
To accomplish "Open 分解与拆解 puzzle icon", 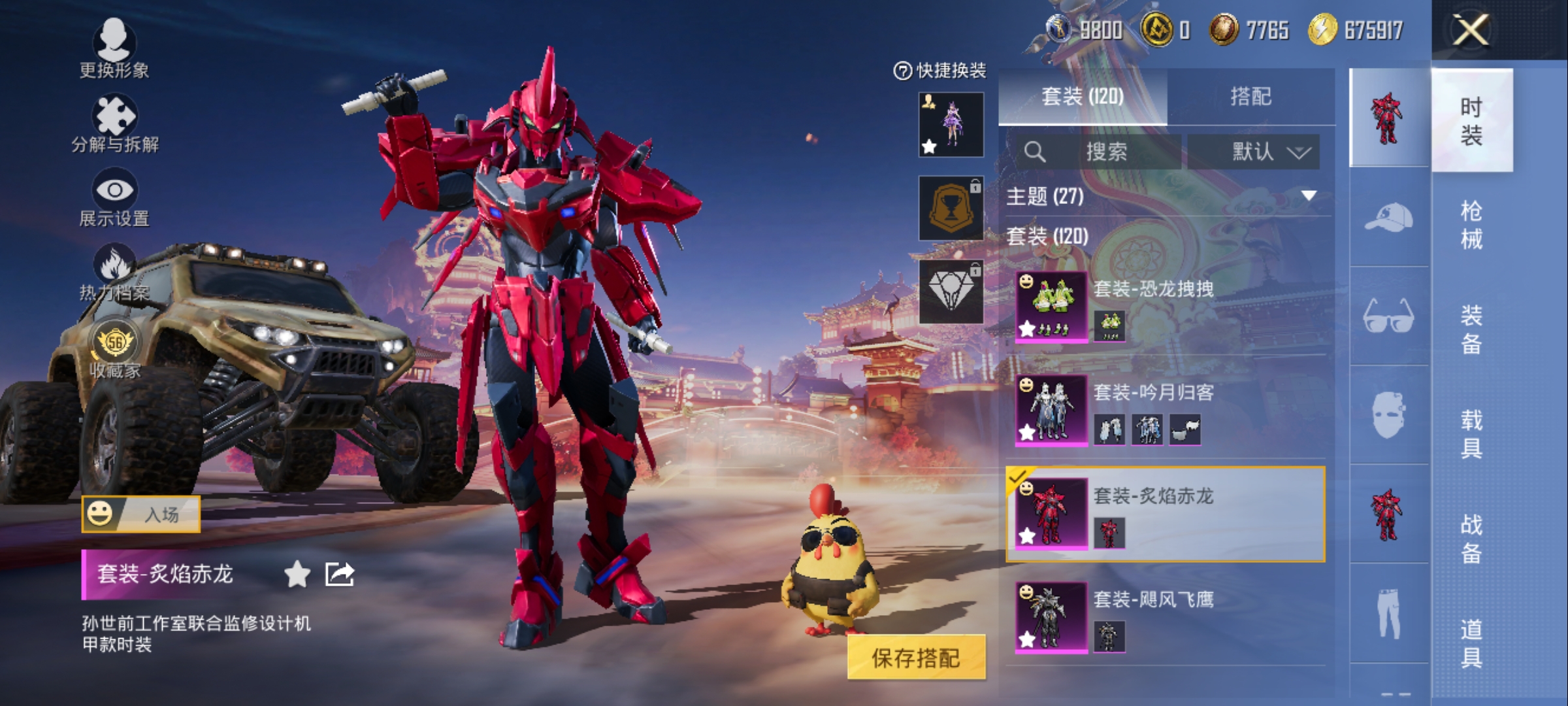I will [114, 122].
